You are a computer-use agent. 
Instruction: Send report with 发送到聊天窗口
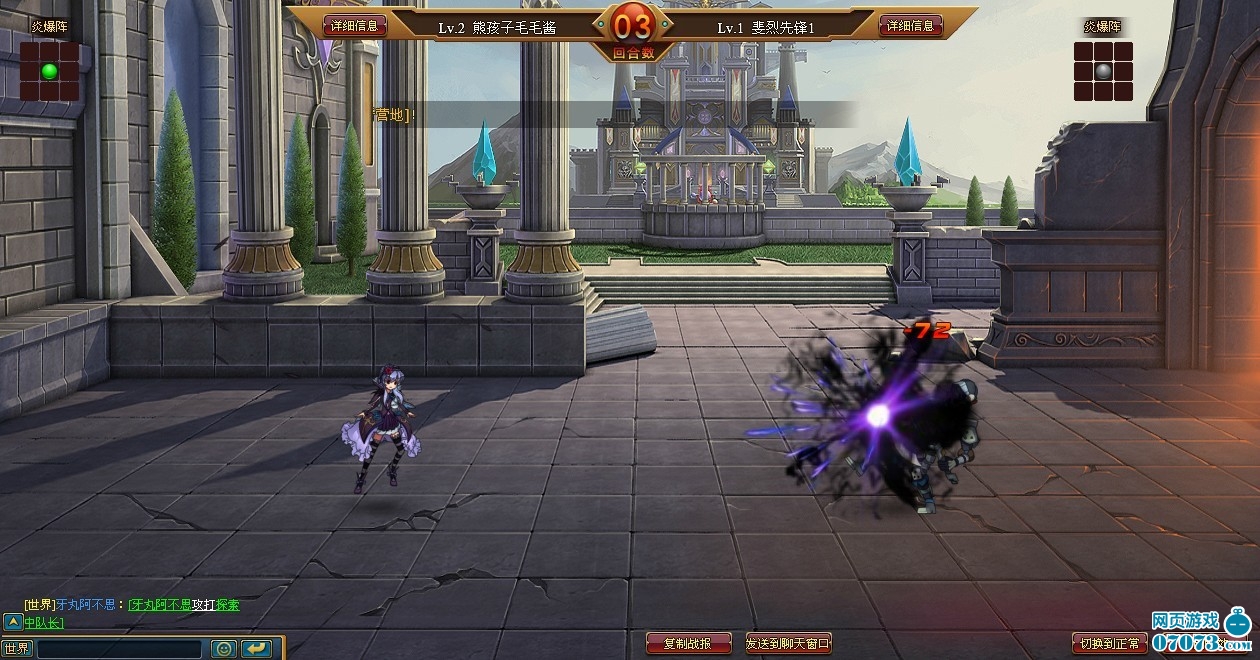click(x=788, y=643)
